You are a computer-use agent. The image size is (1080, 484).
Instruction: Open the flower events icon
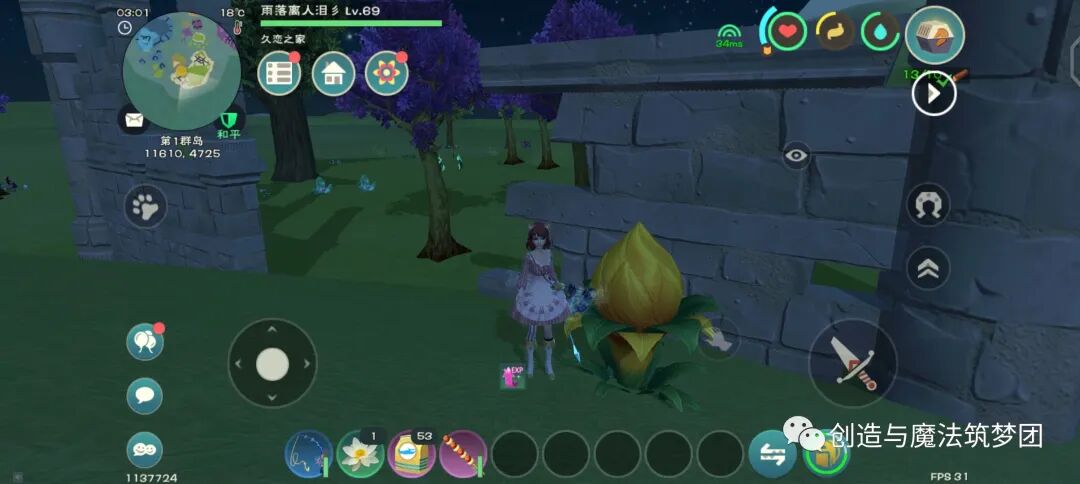tap(386, 74)
